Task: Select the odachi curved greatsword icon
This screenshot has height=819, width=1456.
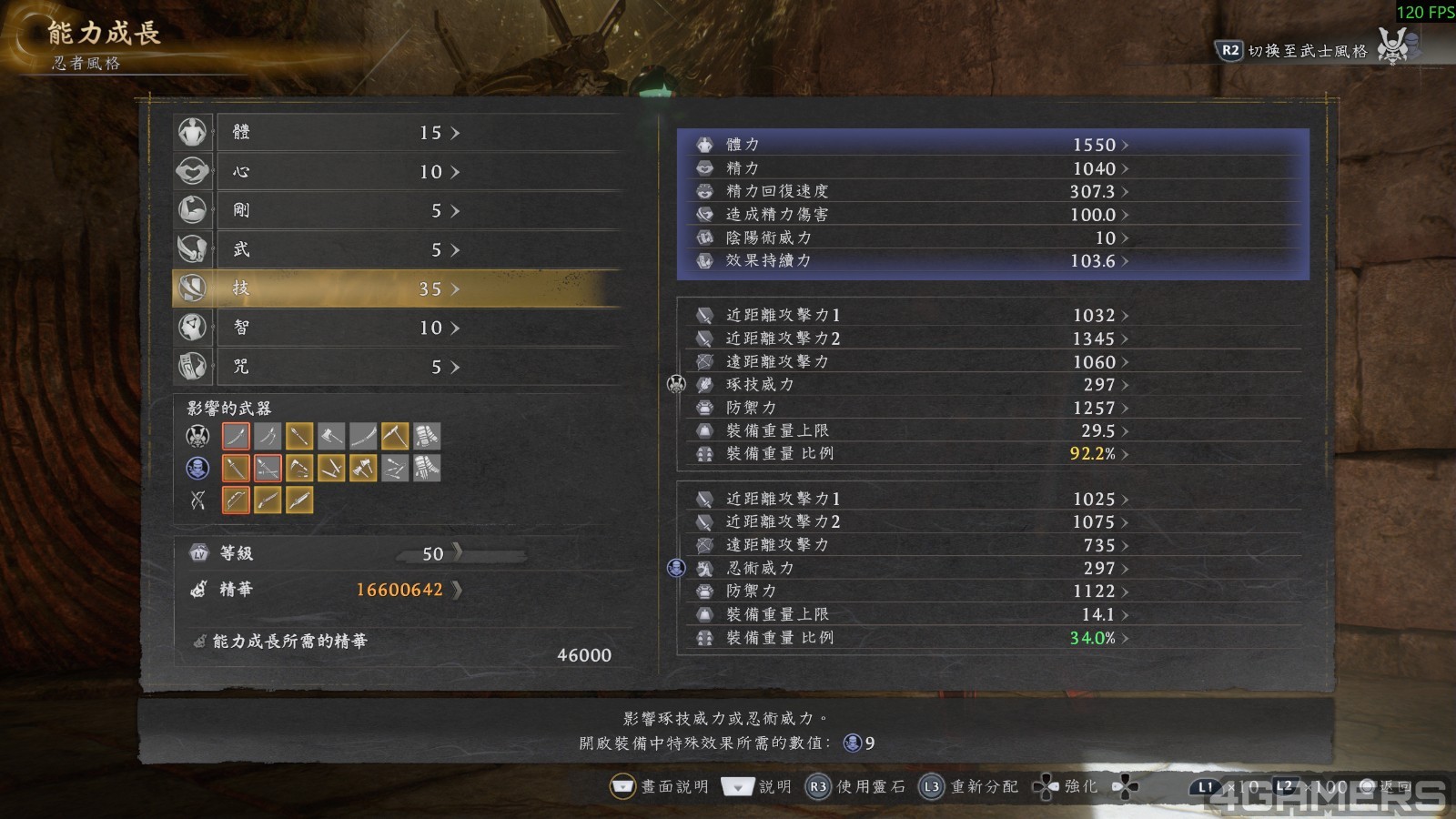Action: click(363, 436)
